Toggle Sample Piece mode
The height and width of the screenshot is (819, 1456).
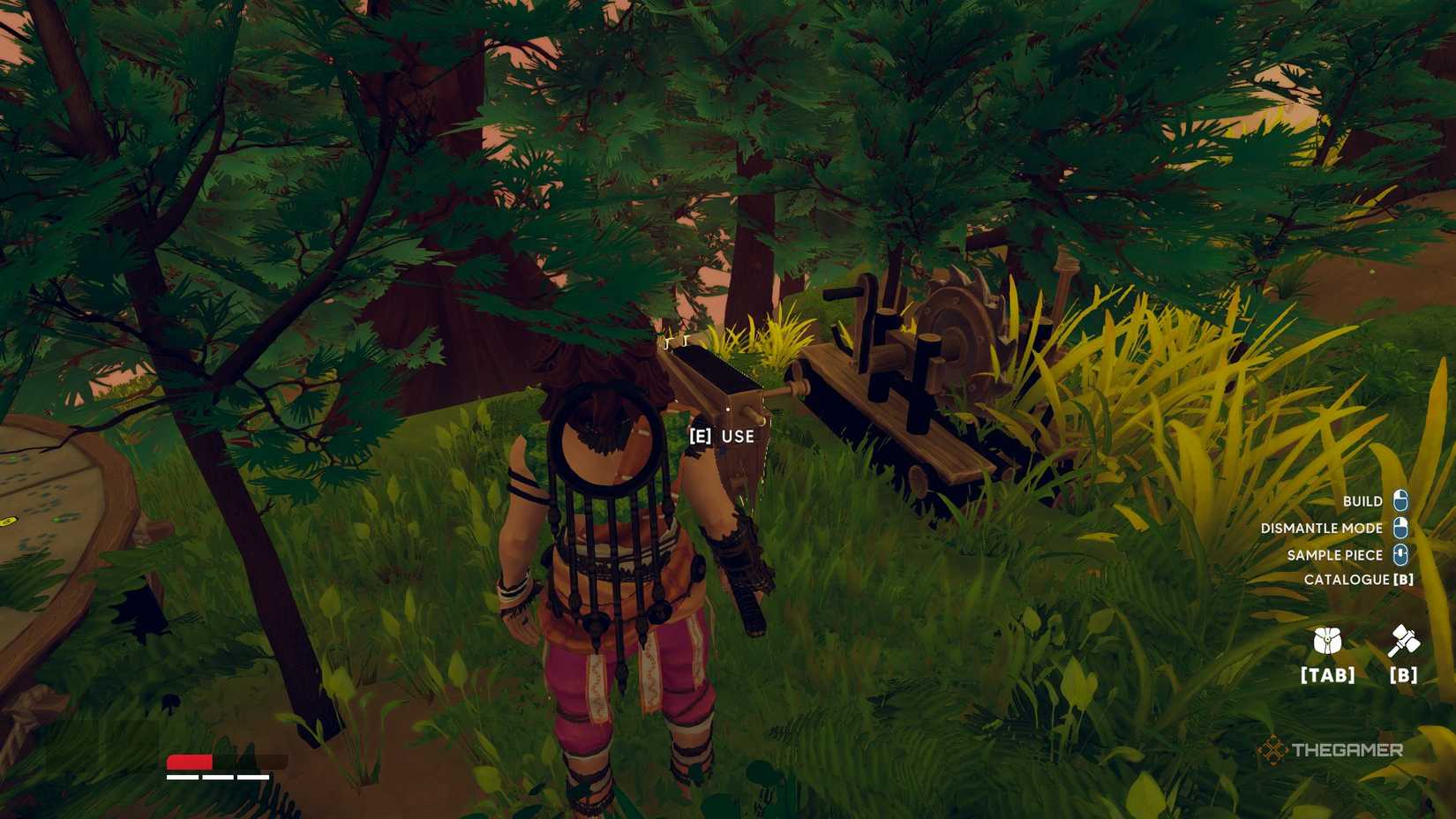point(1334,555)
